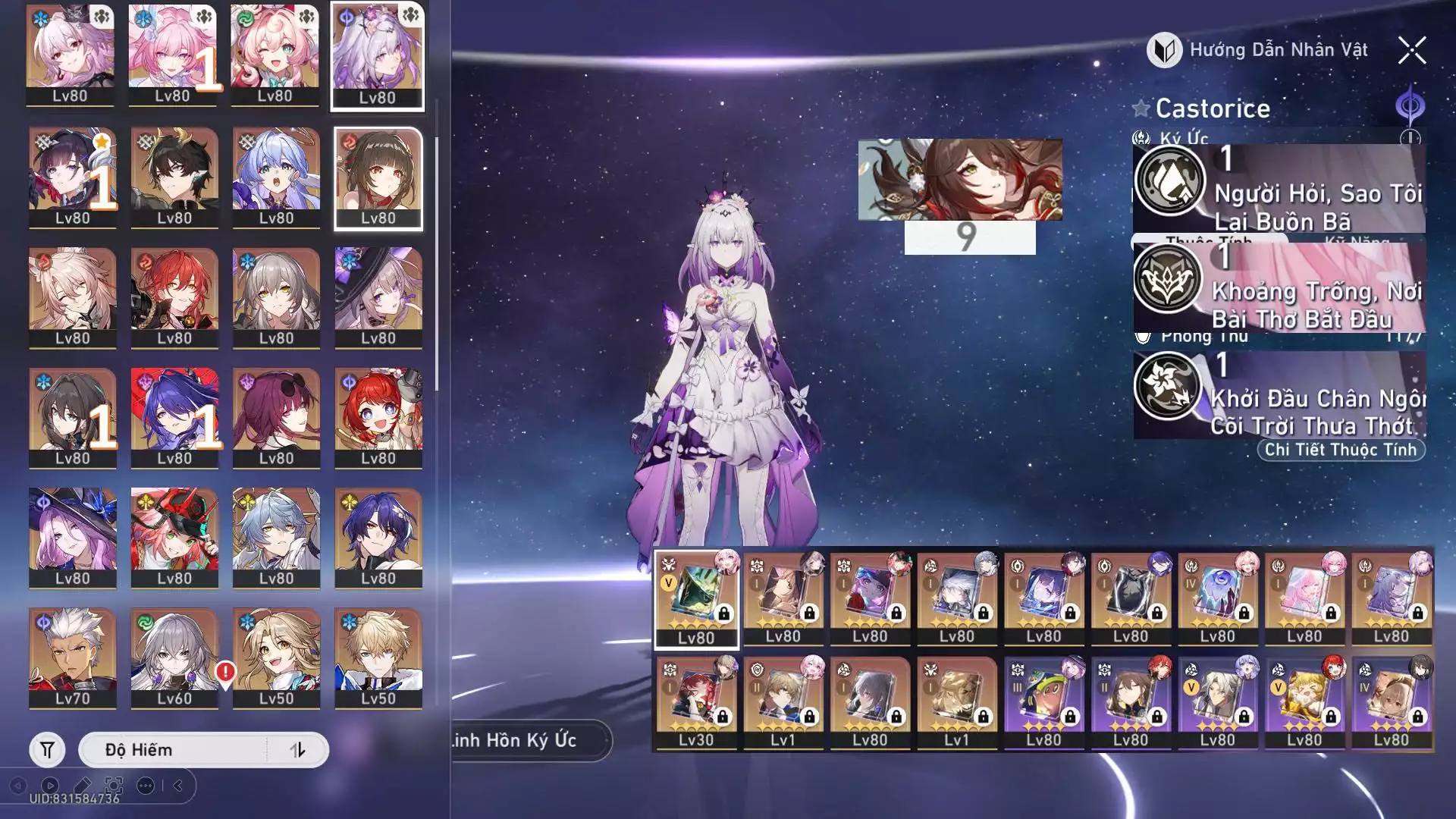Select the Lv60 character with red alert
Viewport: 1456px width, 819px height.
click(x=174, y=657)
